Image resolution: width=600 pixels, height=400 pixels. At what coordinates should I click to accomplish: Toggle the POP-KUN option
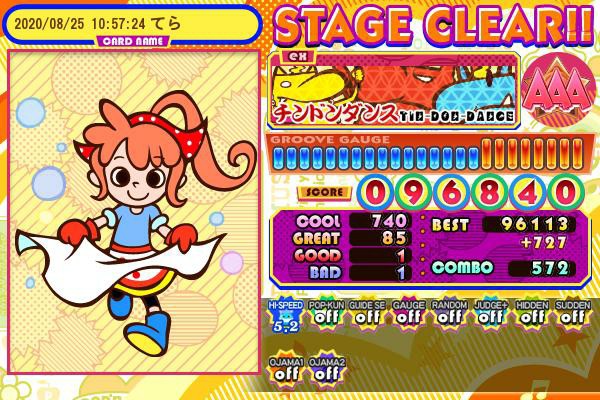click(325, 315)
